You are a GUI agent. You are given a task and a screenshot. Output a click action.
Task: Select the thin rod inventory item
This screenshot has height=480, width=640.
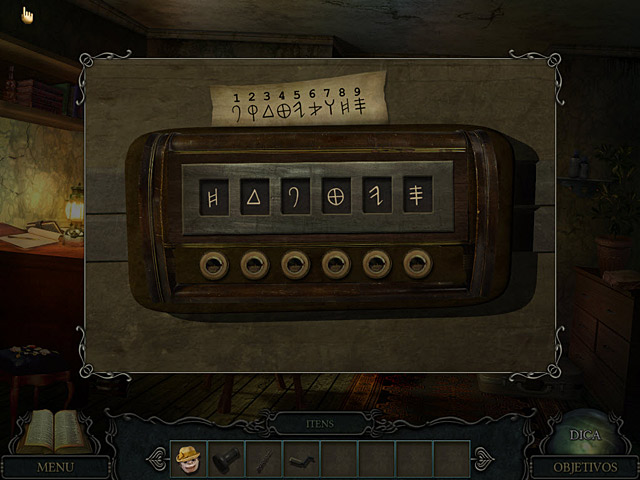[263, 459]
